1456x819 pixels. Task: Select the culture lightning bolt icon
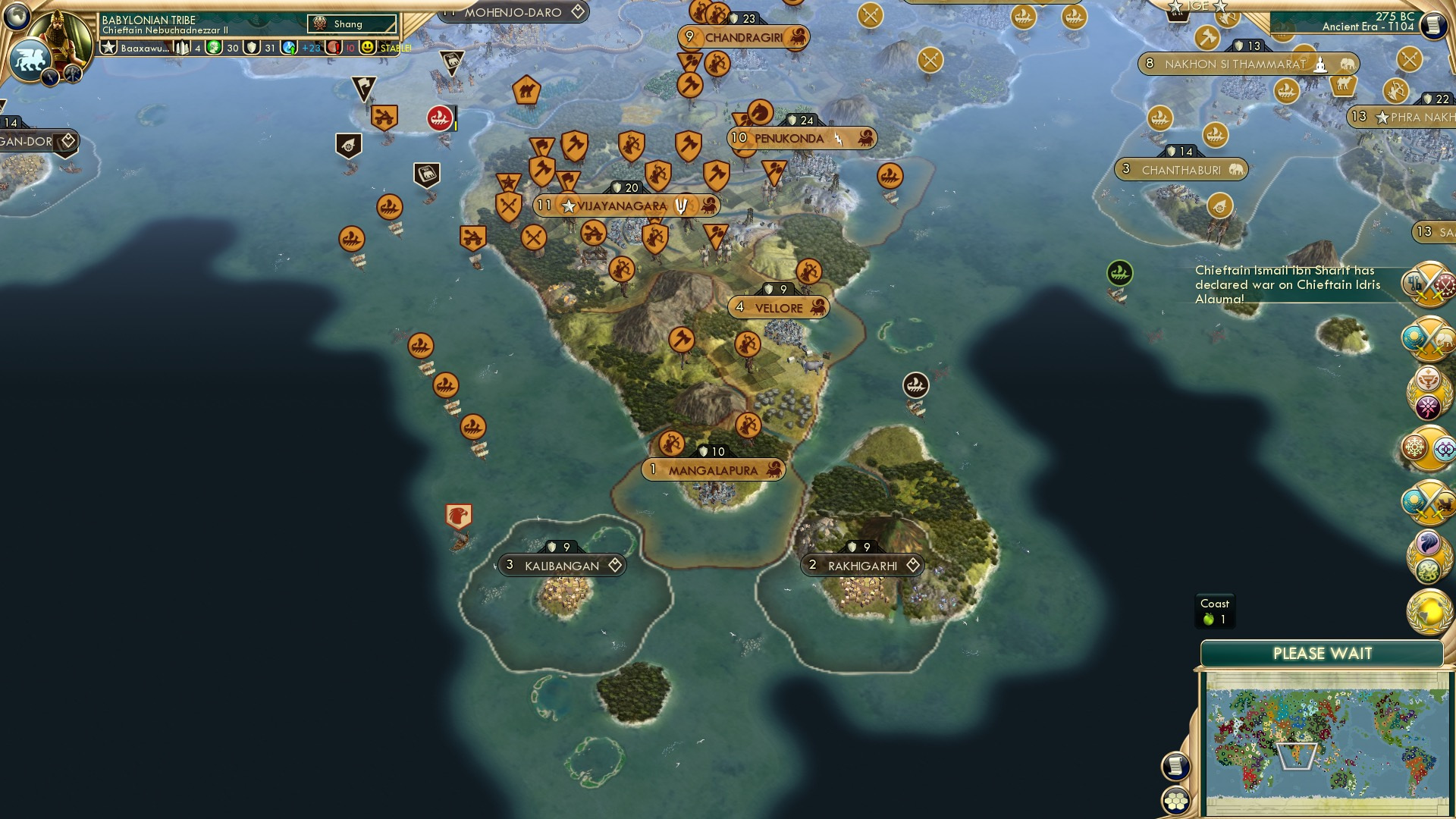click(x=49, y=76)
